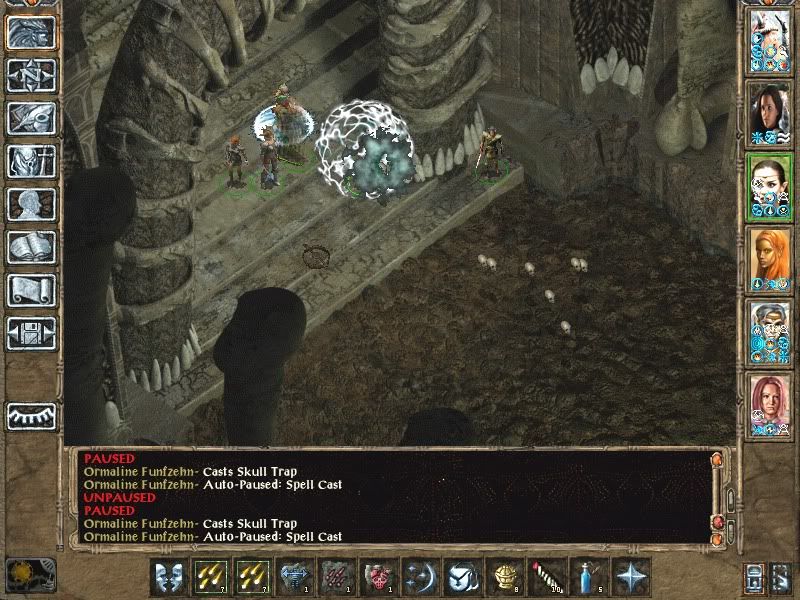The height and width of the screenshot is (600, 800).
Task: Activate the red skull quick spell
Action: 378,577
